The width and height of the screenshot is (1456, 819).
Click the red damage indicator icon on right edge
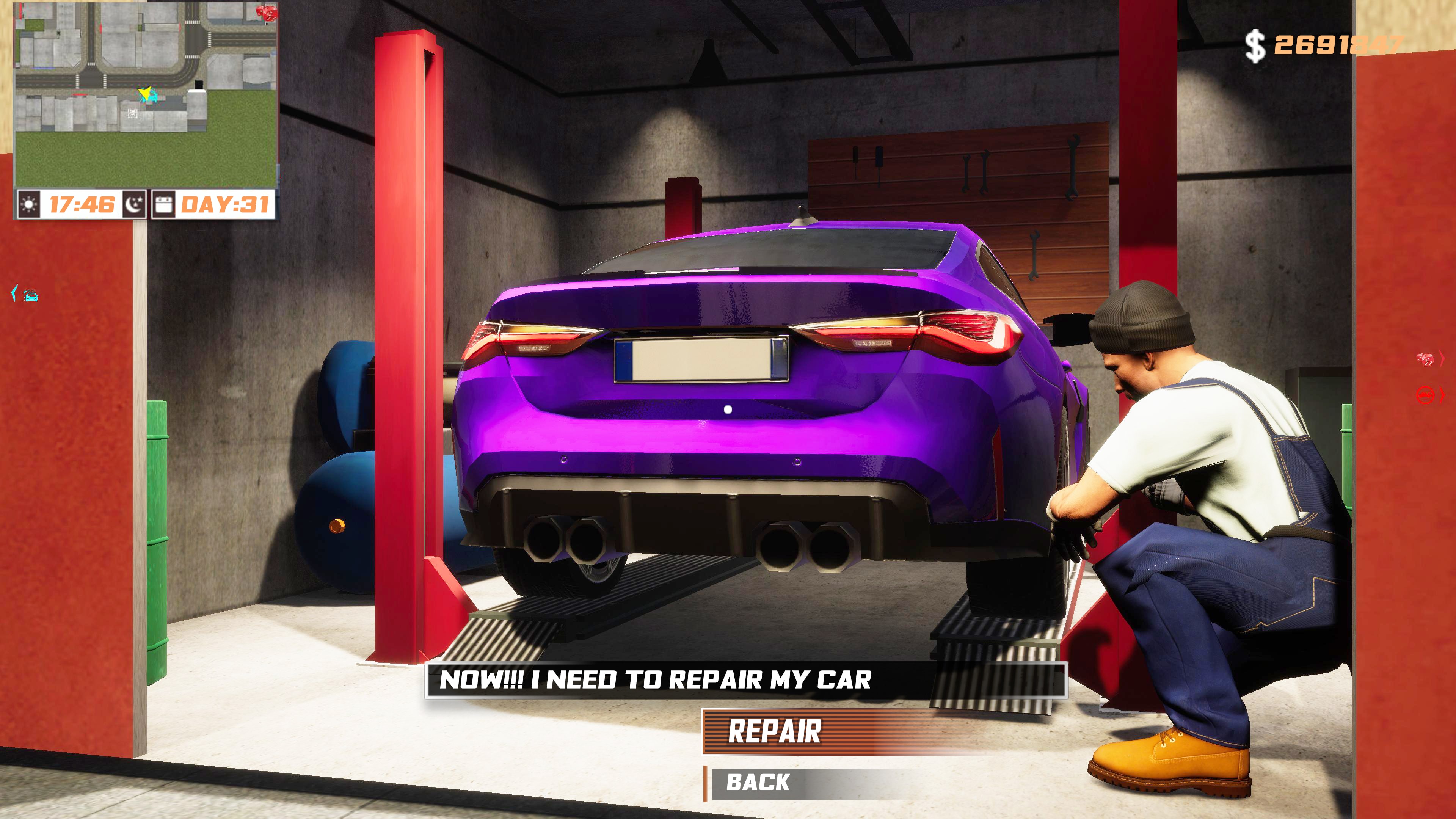click(x=1425, y=359)
